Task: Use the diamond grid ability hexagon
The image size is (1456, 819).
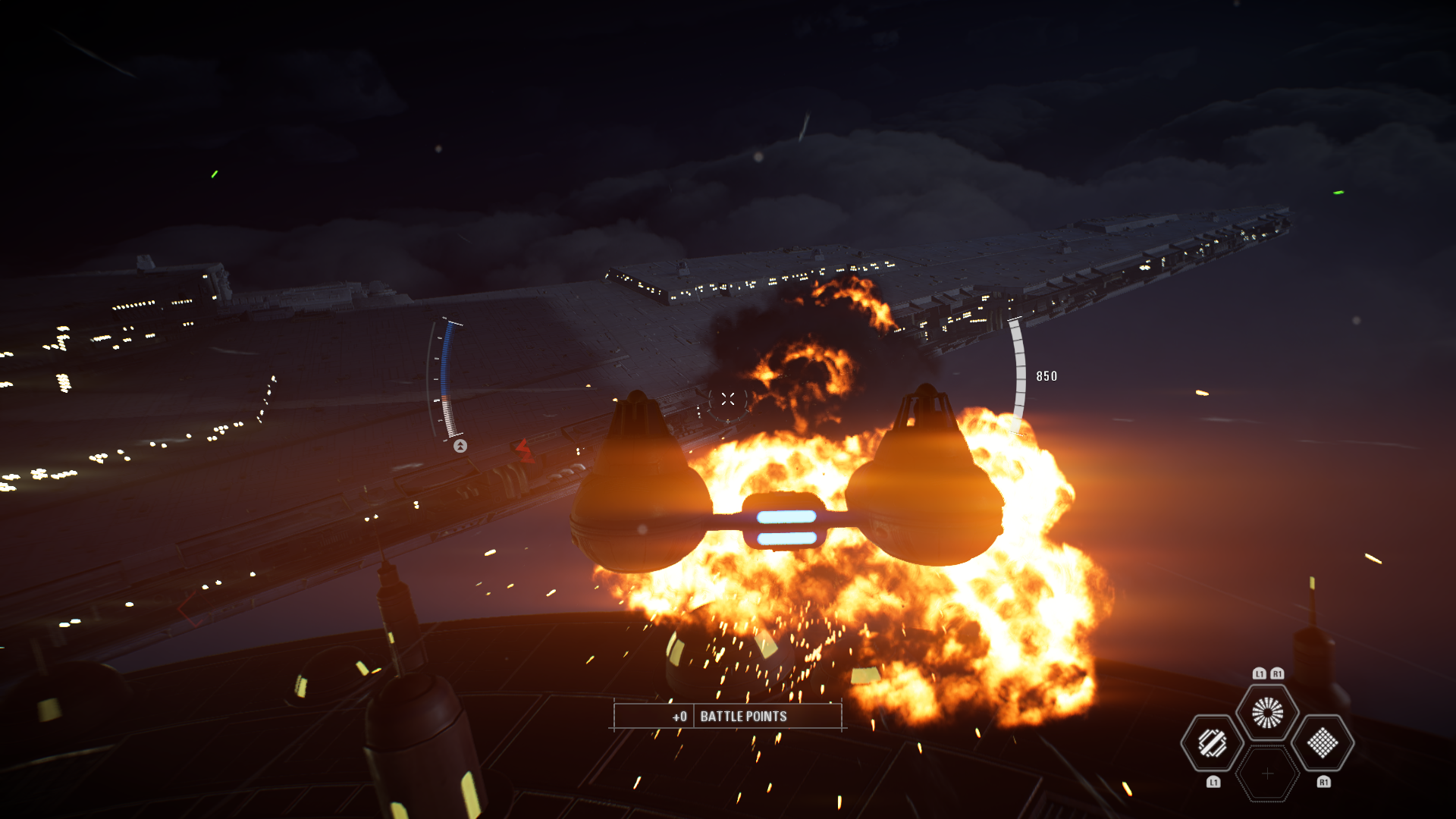Action: (1323, 743)
